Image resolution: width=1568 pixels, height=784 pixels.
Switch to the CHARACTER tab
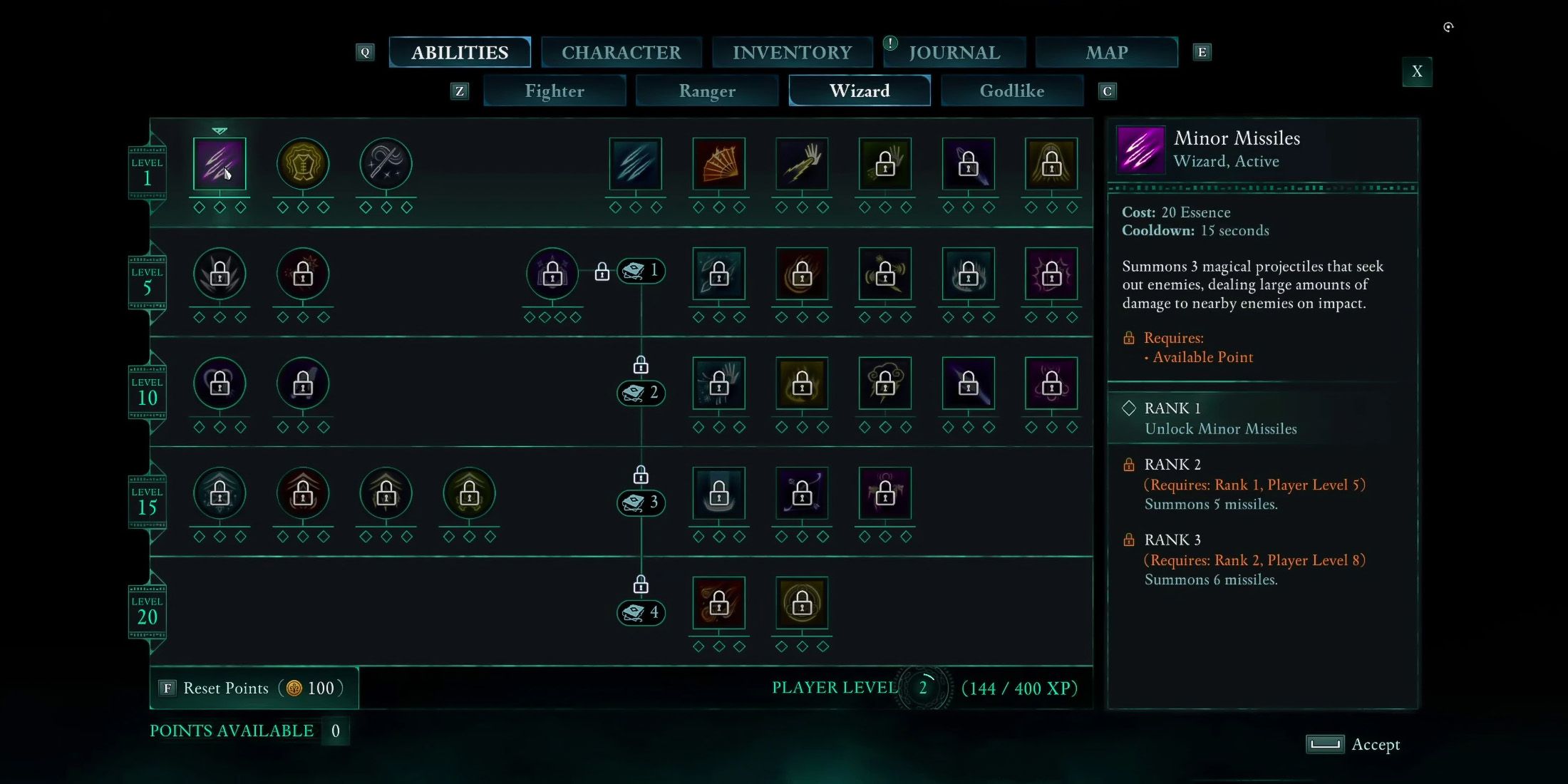click(x=621, y=52)
